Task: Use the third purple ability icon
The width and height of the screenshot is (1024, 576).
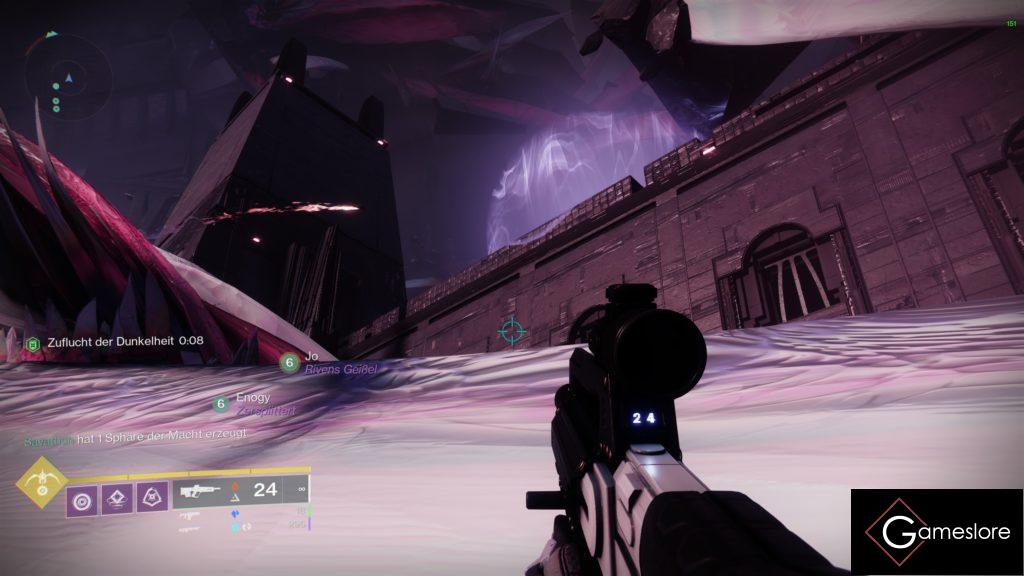Action: click(152, 497)
